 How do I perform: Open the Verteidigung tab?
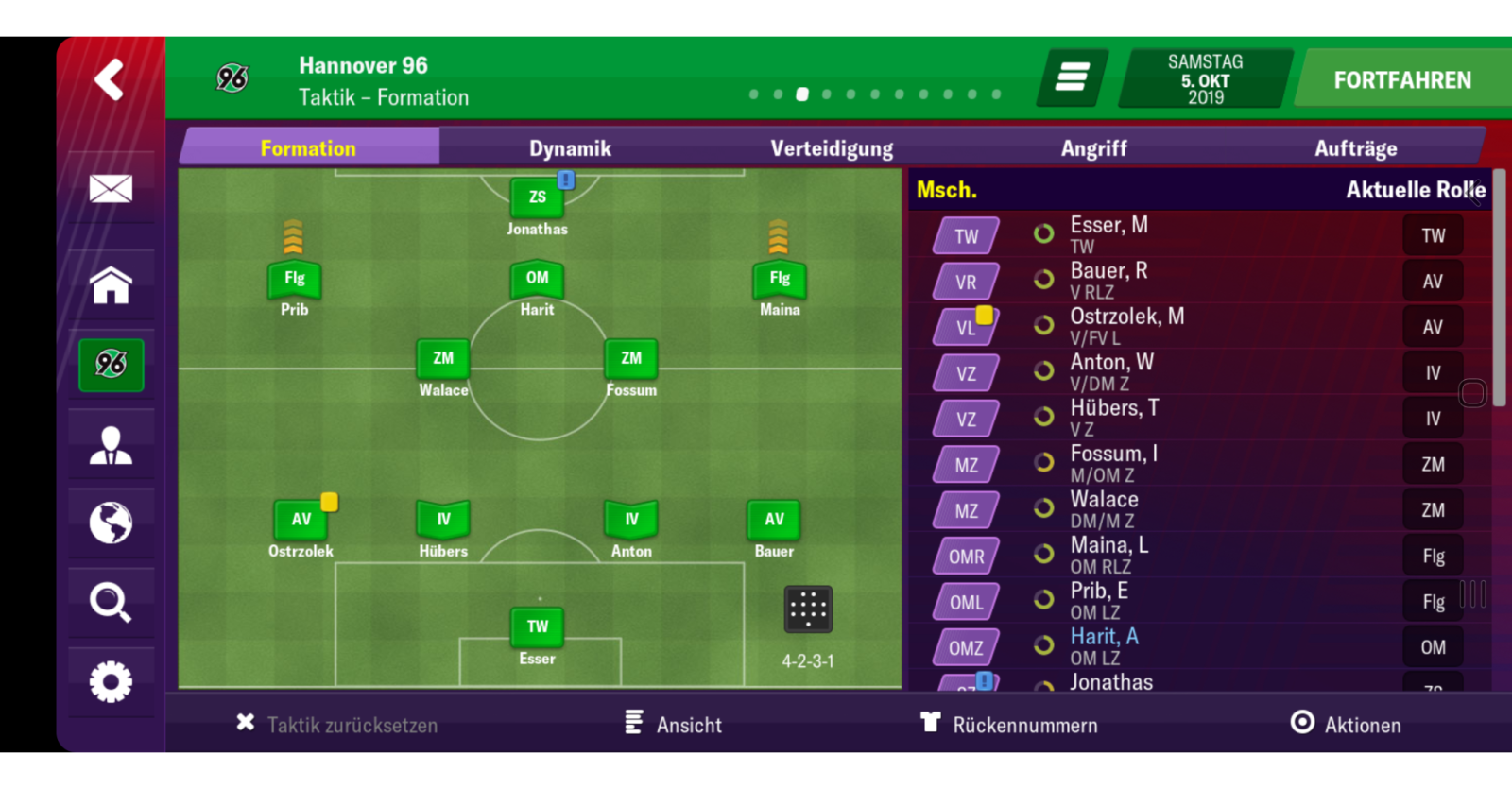pos(832,148)
